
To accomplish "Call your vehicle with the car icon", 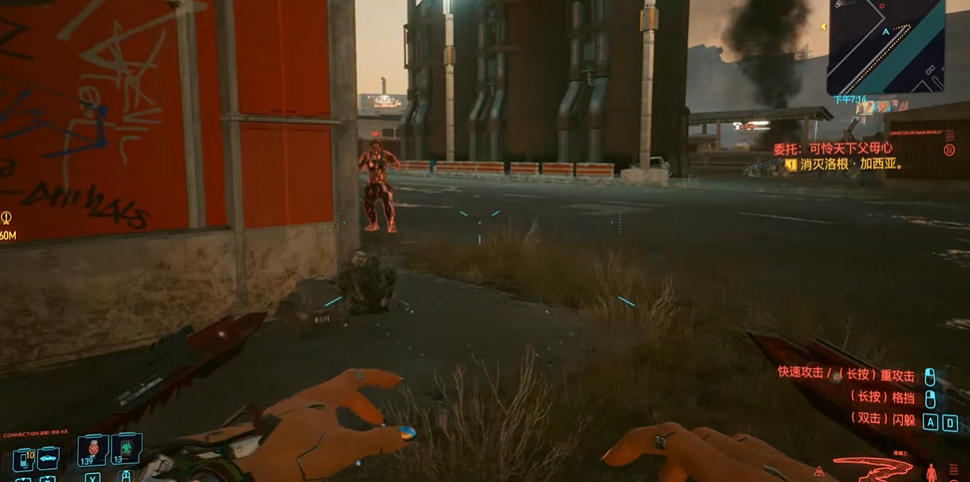I will pyautogui.click(x=47, y=459).
